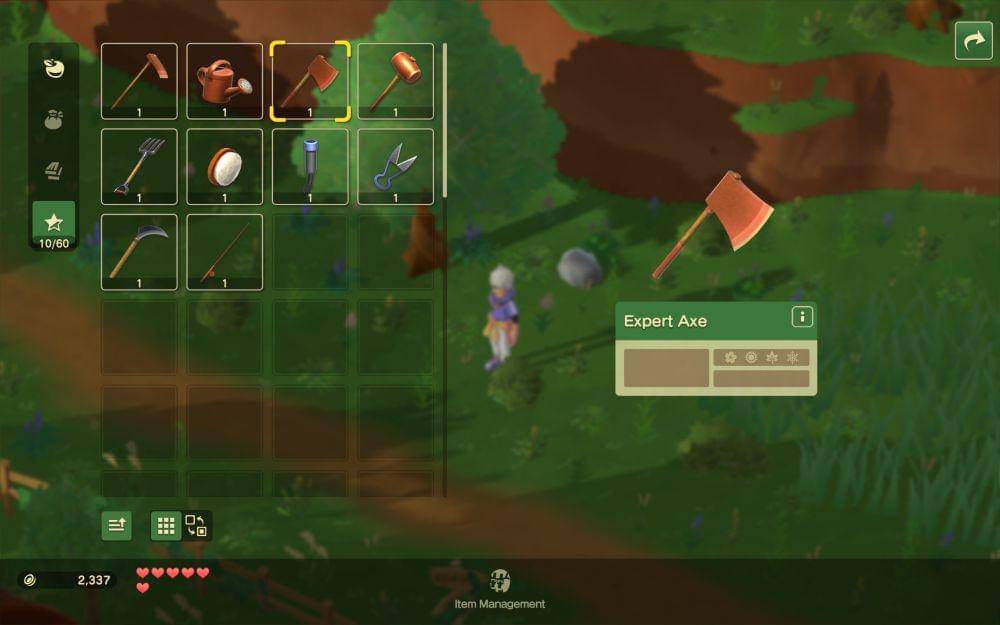
Task: Select the star tools tab
Action: point(54,222)
